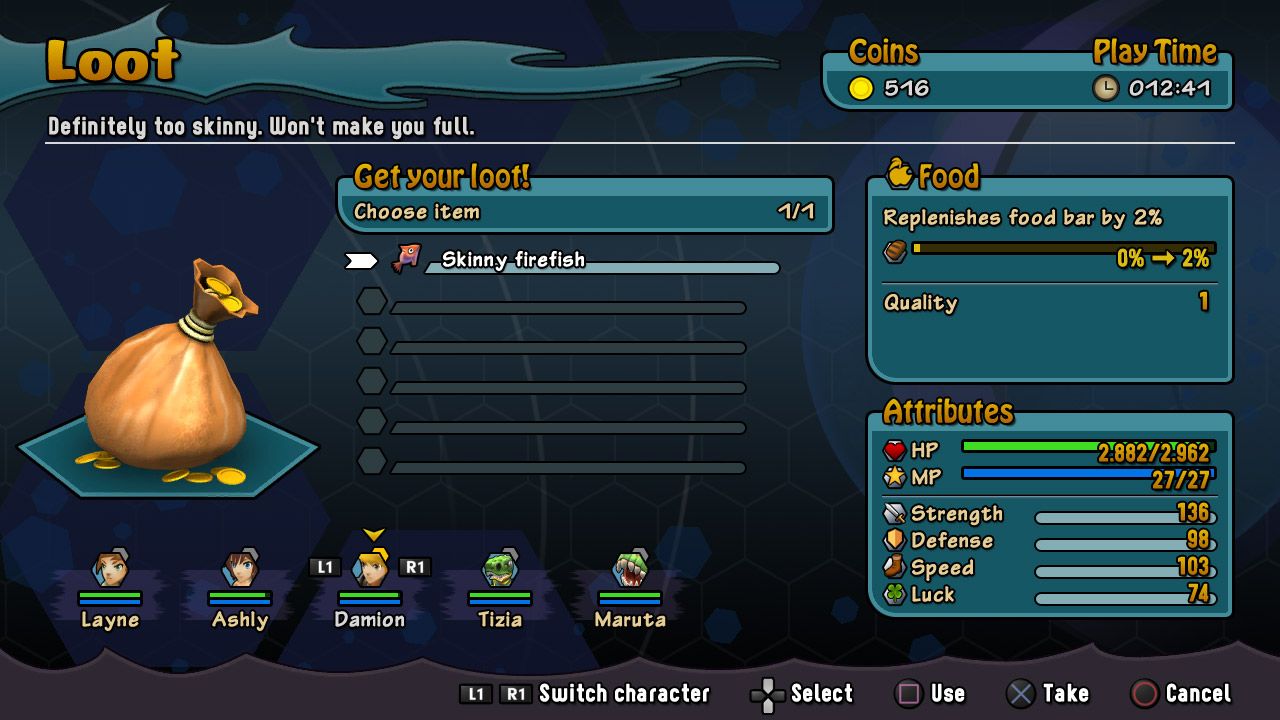Select Damion's character portrait
This screenshot has height=720, width=1280.
coord(370,571)
